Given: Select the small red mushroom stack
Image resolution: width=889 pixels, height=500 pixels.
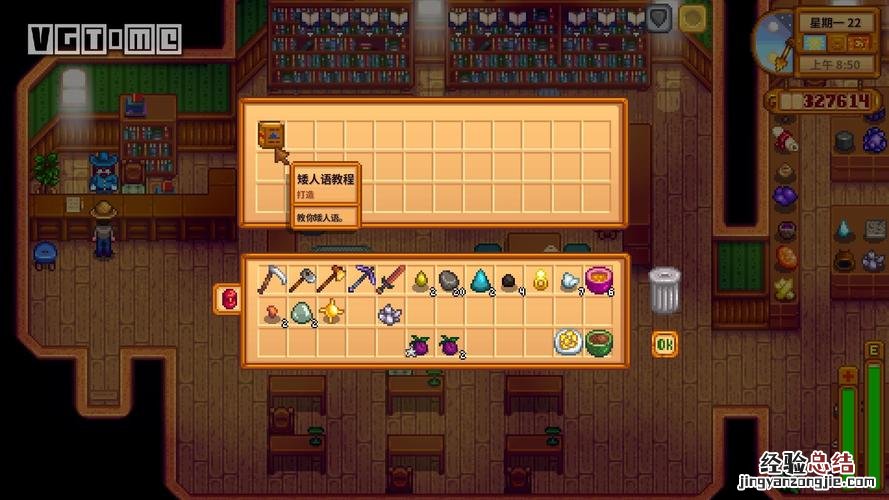Looking at the screenshot, I should pos(271,312).
